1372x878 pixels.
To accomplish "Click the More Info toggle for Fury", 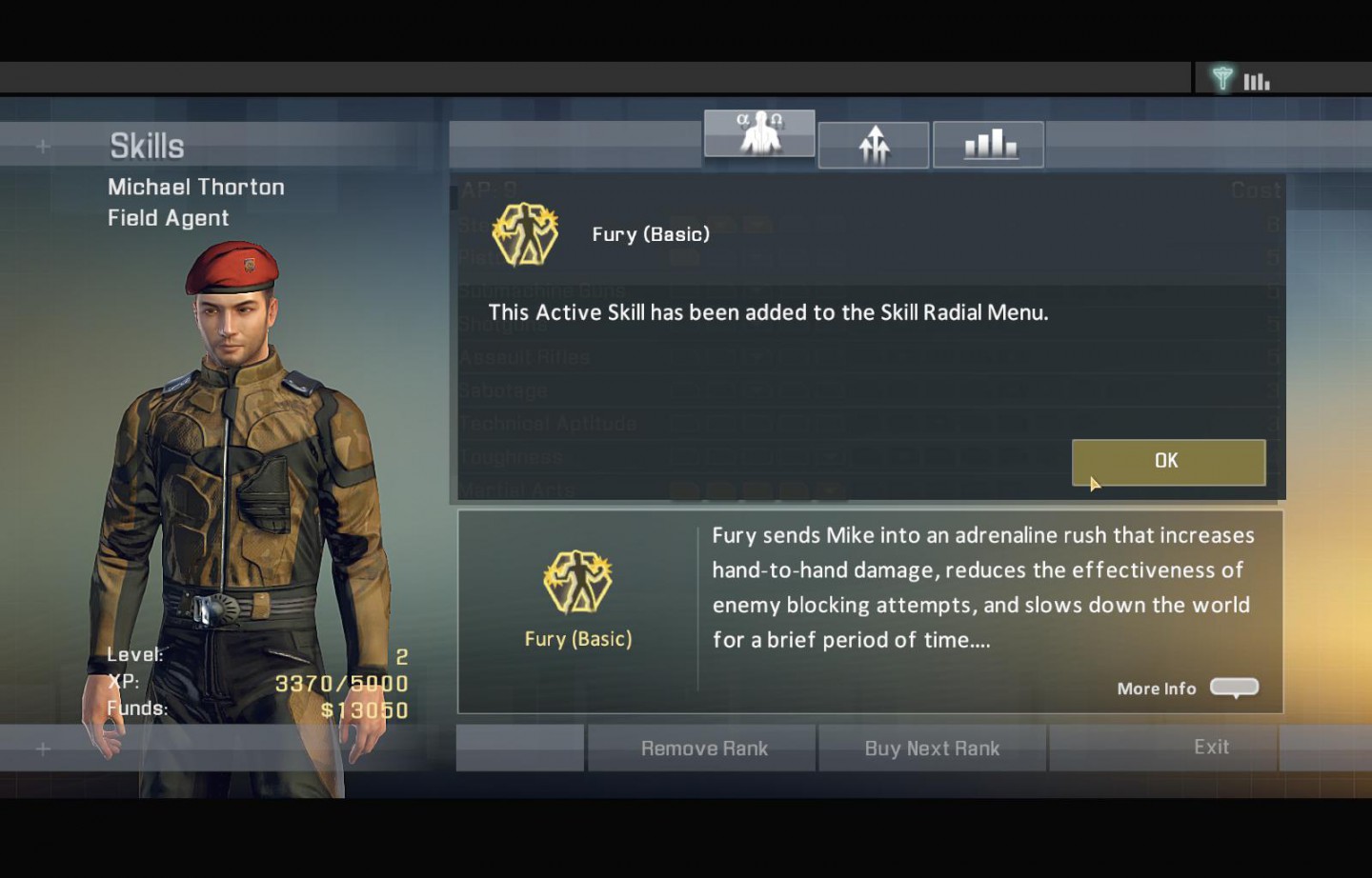I will click(1235, 688).
